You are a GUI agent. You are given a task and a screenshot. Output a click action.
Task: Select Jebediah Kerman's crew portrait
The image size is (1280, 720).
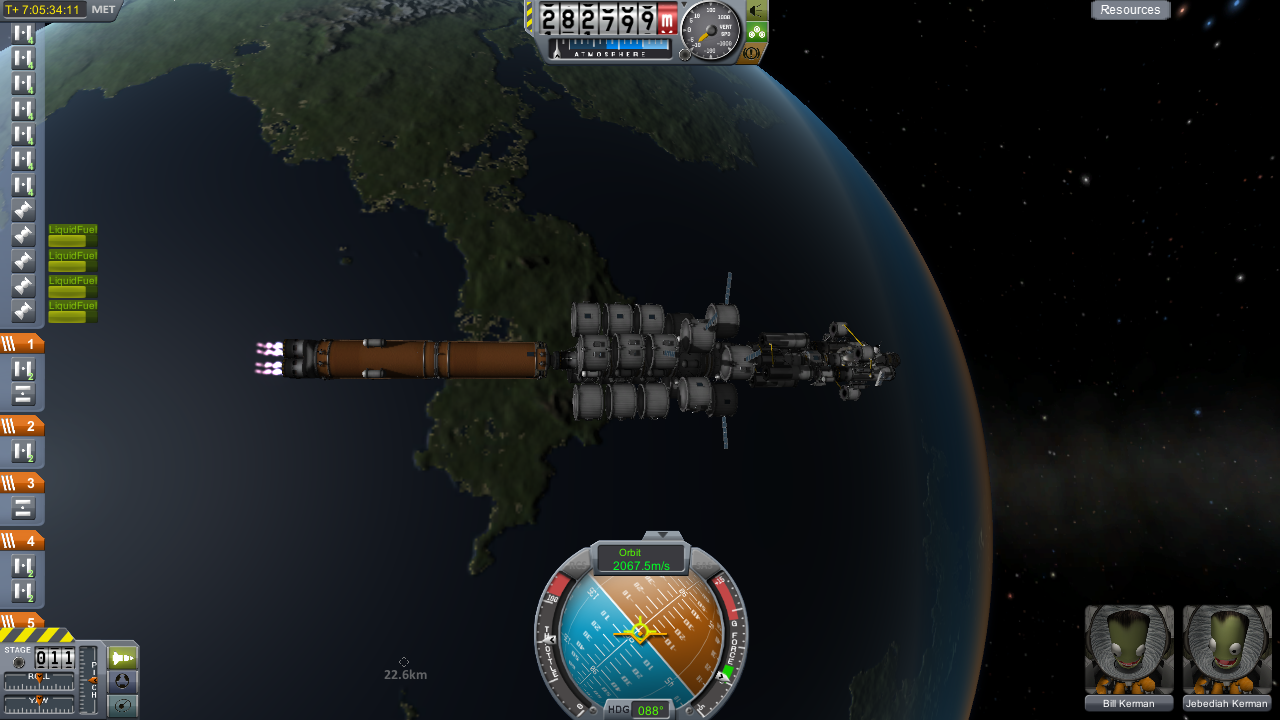pos(1227,650)
